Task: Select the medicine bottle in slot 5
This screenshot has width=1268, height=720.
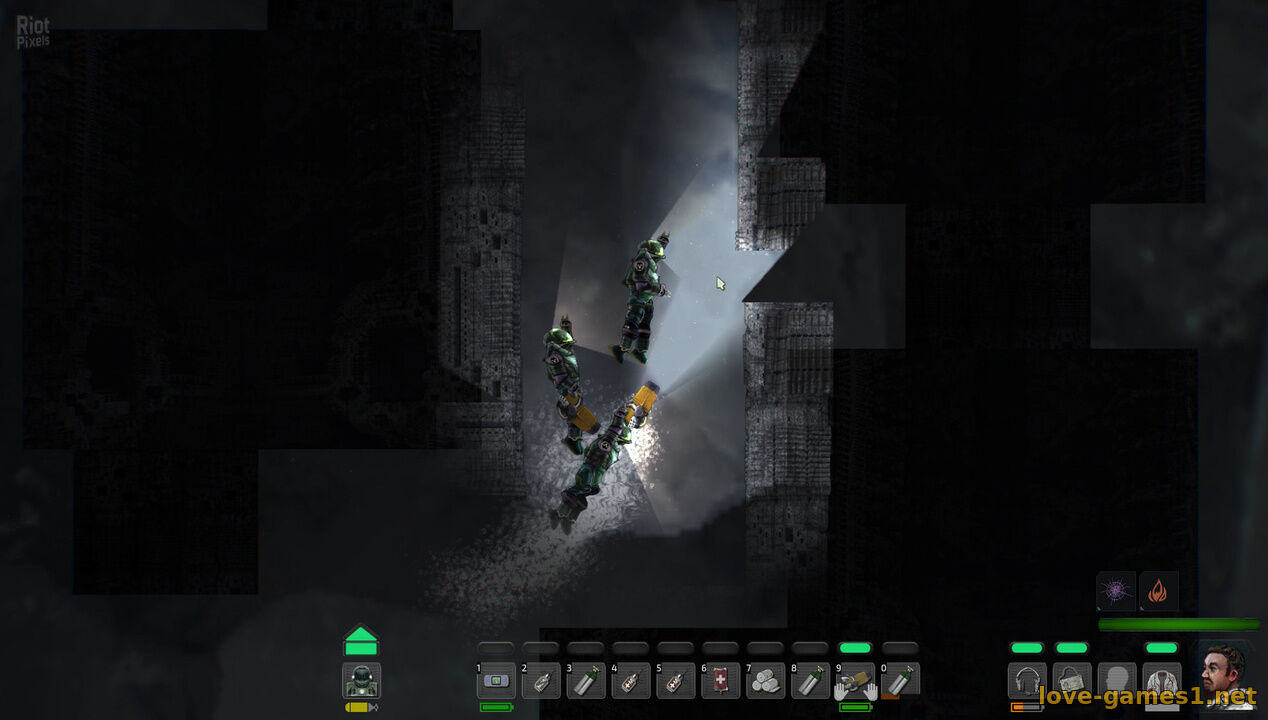Action: point(676,681)
